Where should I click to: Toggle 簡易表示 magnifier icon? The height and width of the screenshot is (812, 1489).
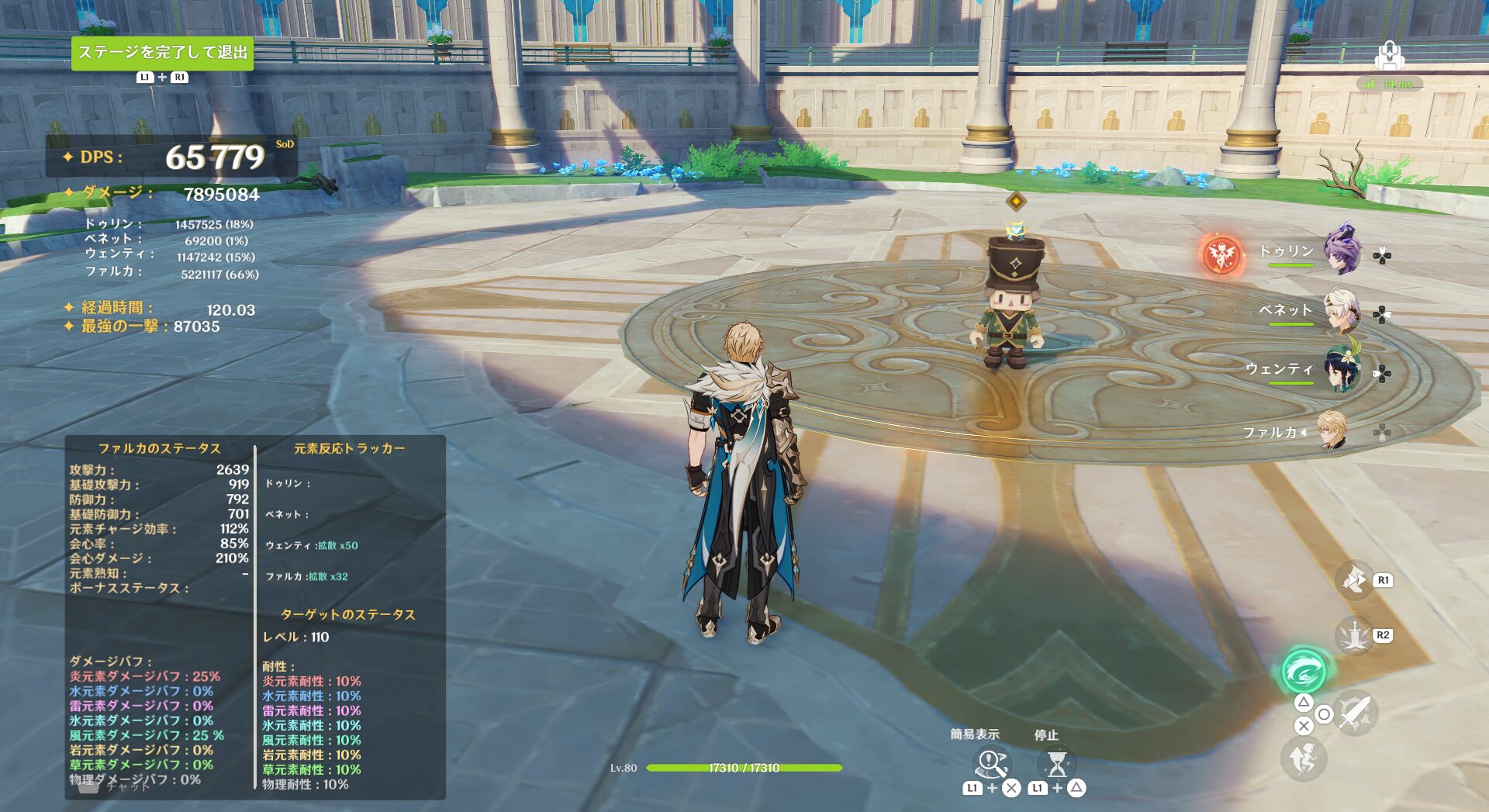[990, 764]
